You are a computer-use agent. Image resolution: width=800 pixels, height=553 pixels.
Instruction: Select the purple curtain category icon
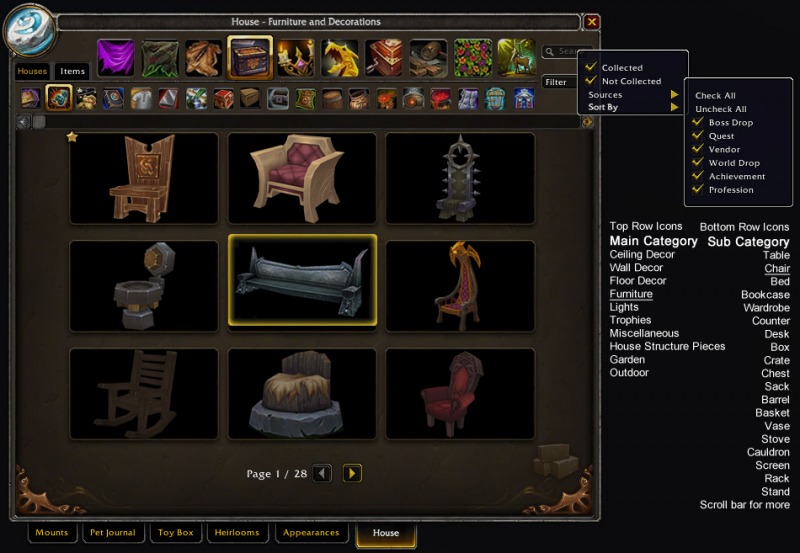pyautogui.click(x=116, y=57)
